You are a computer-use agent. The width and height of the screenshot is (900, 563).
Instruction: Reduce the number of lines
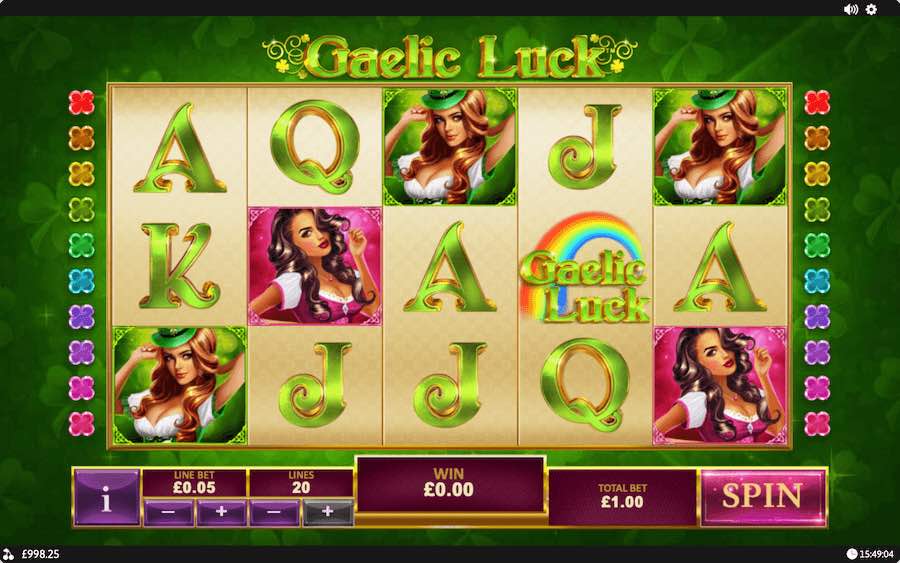[x=274, y=513]
